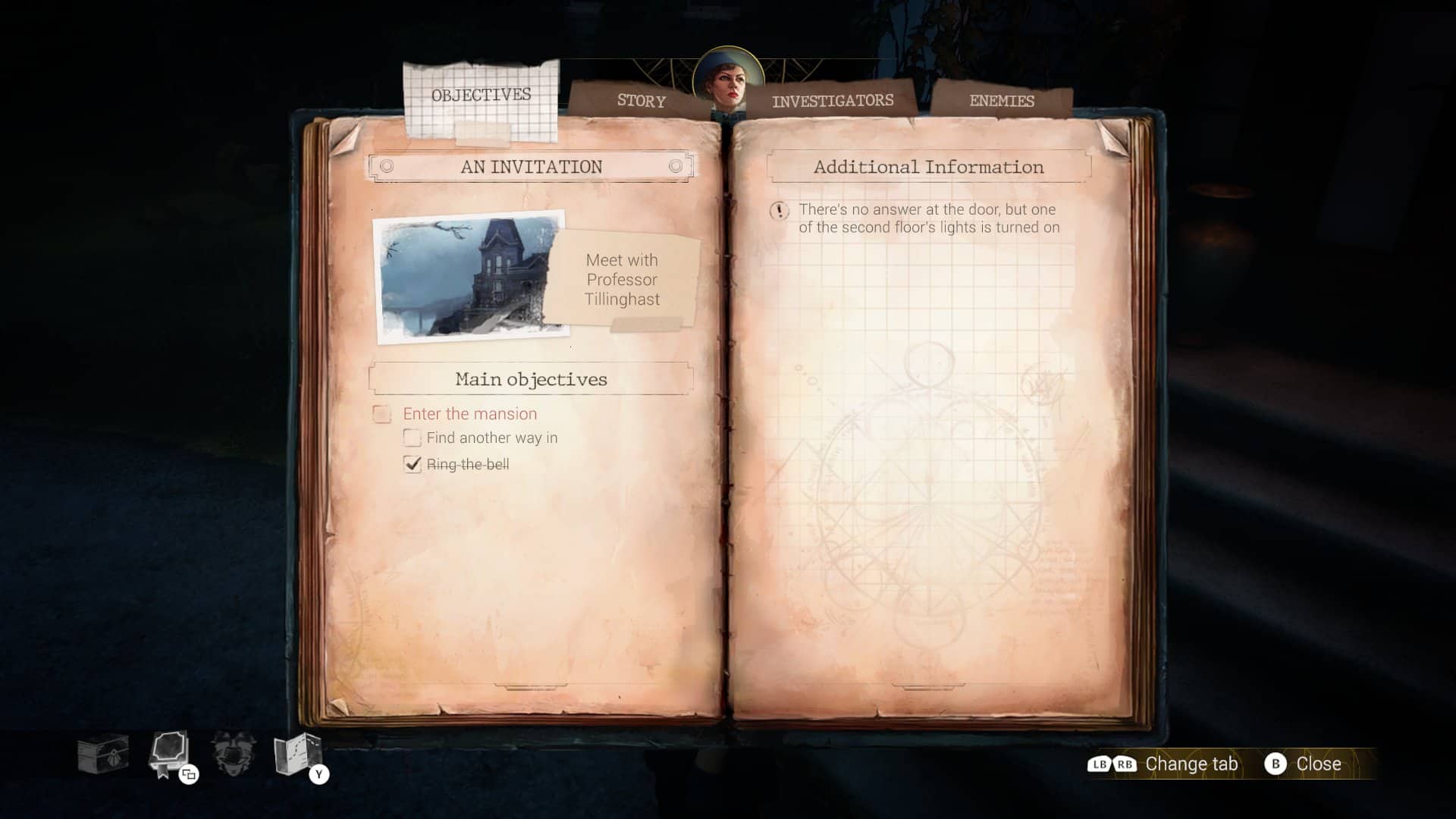Uncheck the completed Ring the bell objective
Image resolution: width=1456 pixels, height=819 pixels.
point(412,463)
